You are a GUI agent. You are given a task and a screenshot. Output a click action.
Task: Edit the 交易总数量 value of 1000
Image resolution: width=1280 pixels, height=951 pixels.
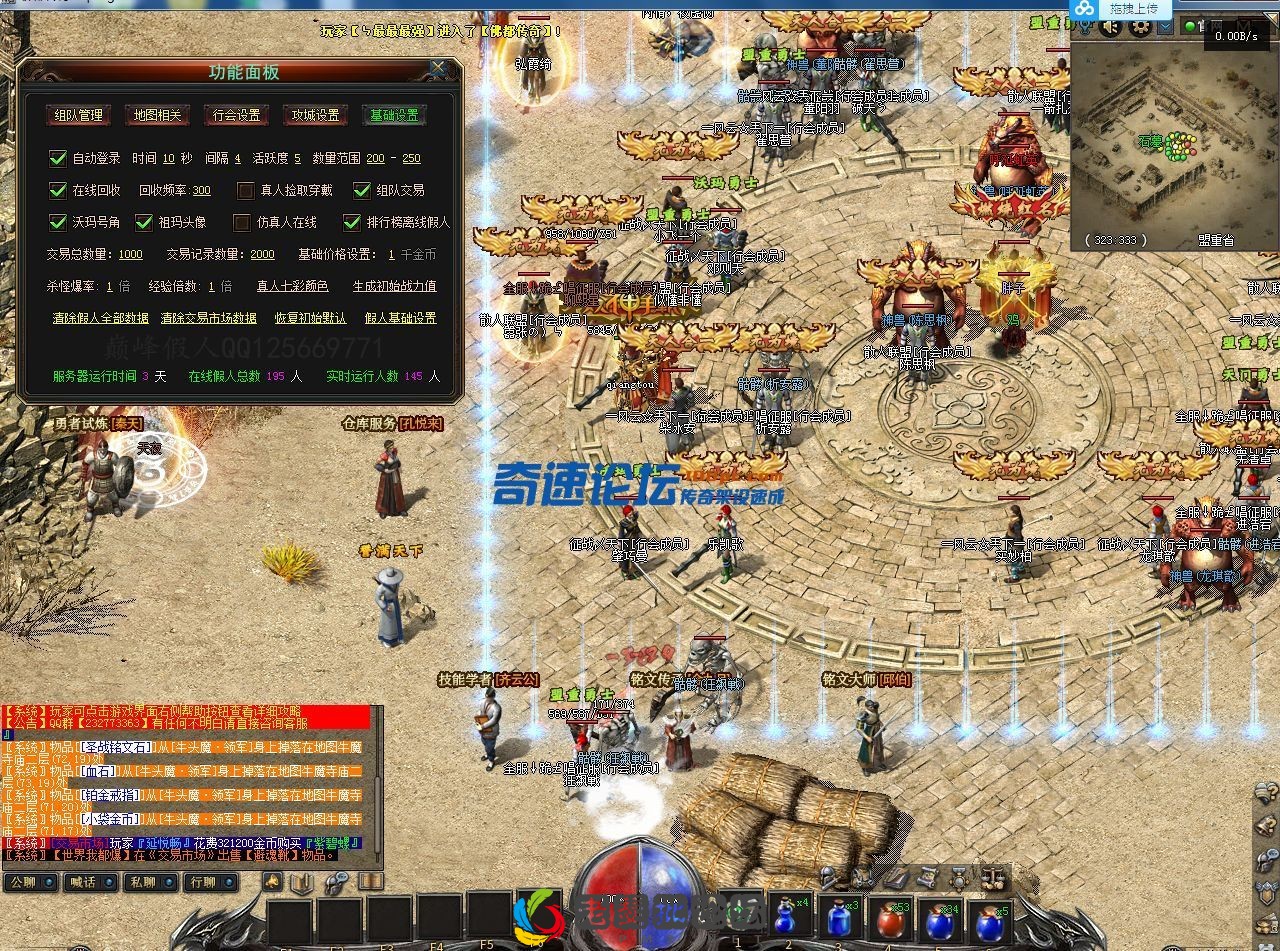[x=131, y=254]
